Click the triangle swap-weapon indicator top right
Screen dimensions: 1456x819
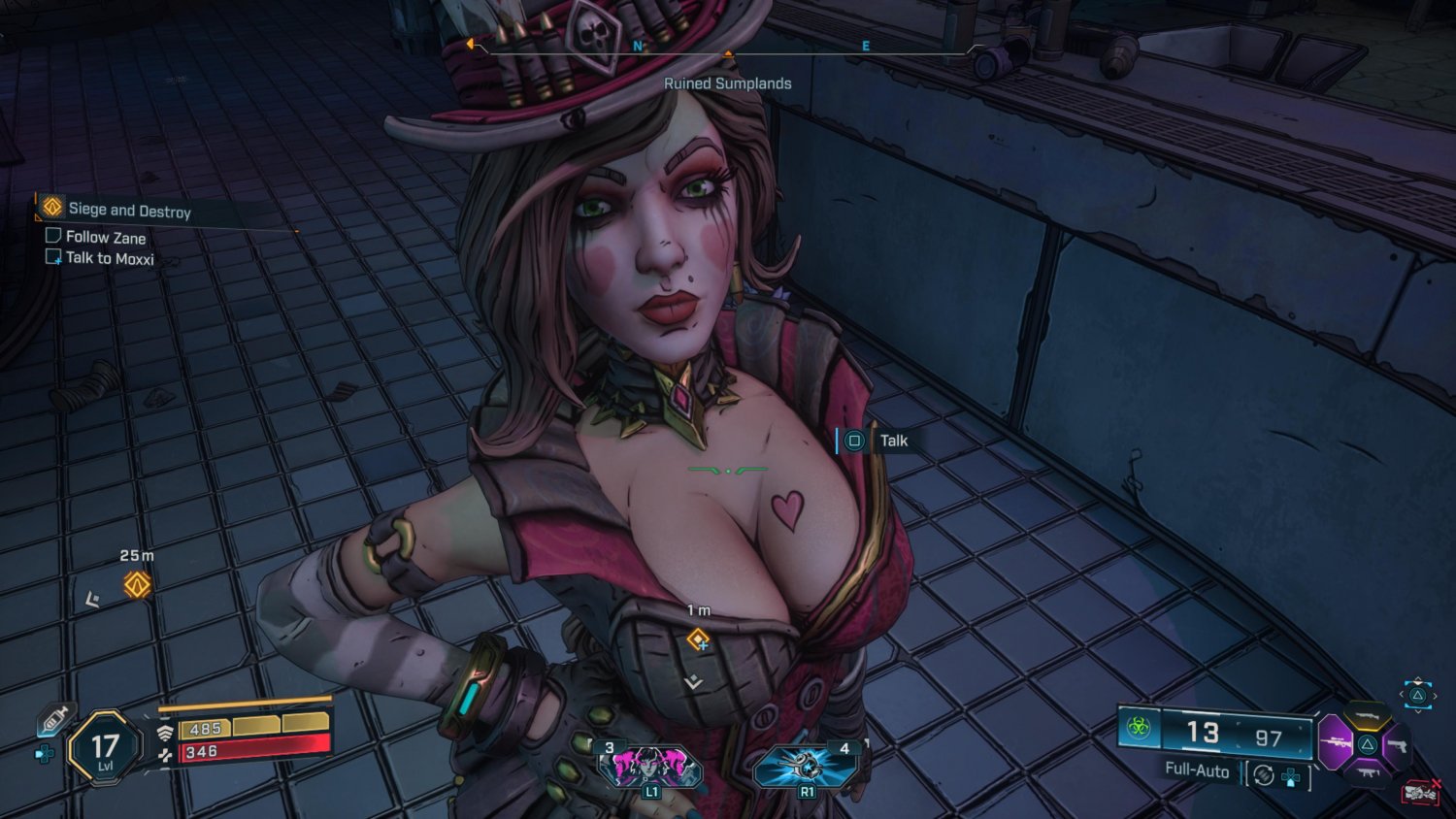point(1417,696)
